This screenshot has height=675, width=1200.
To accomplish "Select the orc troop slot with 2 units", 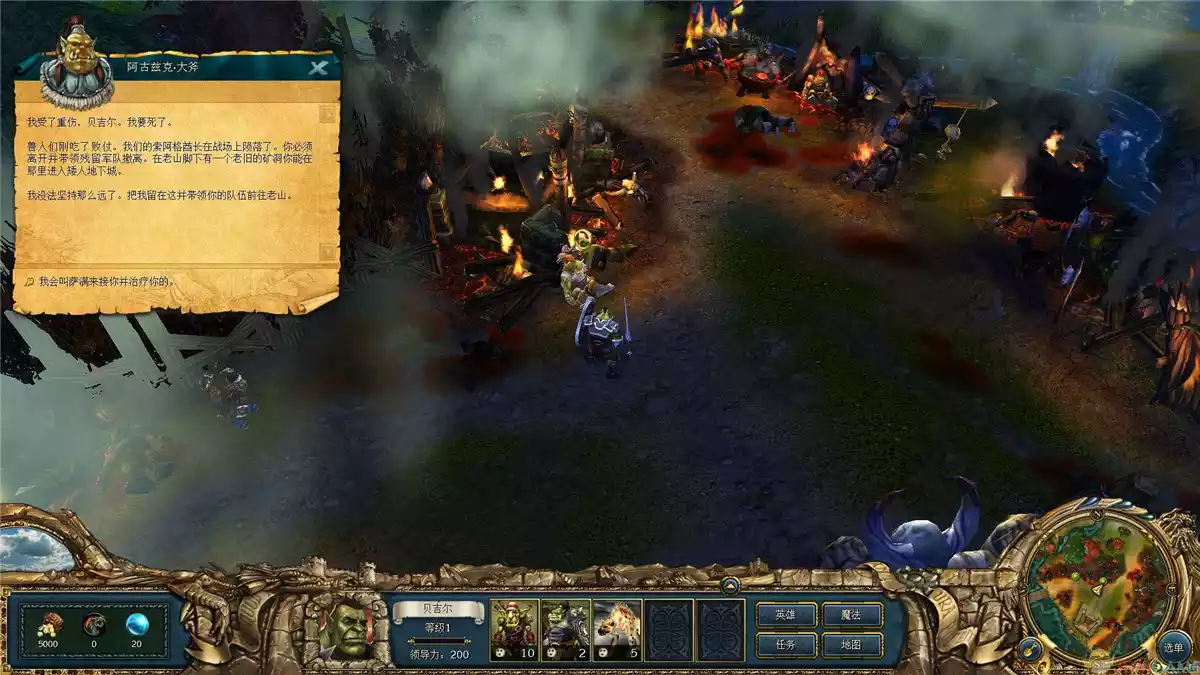I will 565,630.
